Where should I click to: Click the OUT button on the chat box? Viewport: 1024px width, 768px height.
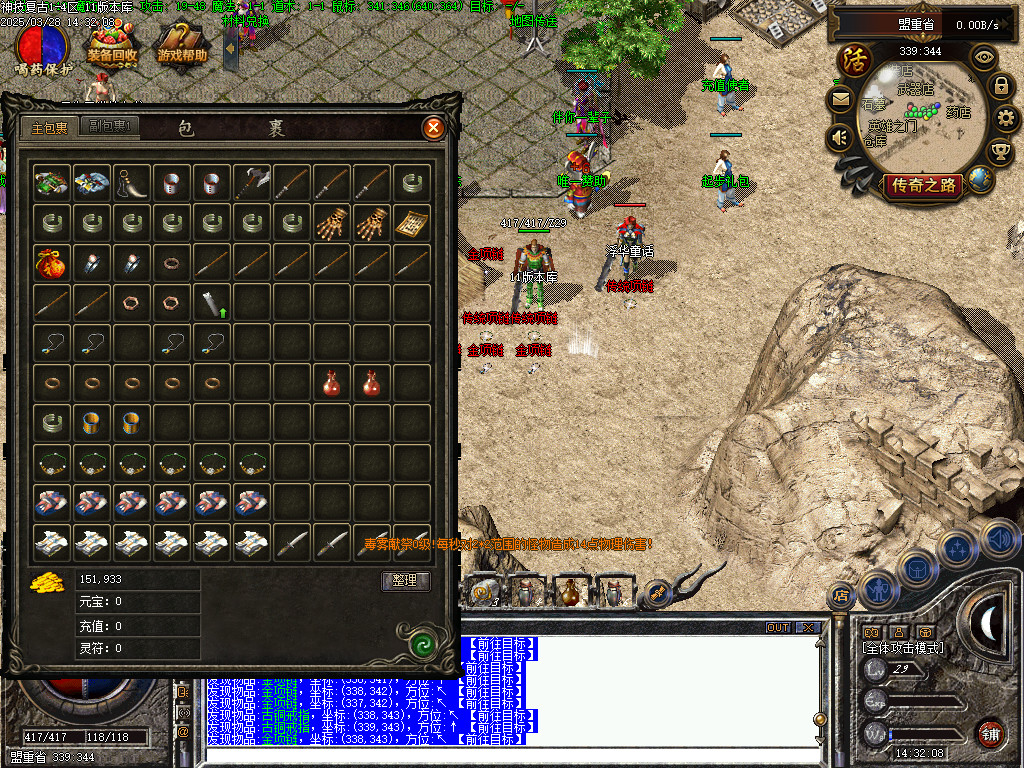click(x=777, y=628)
